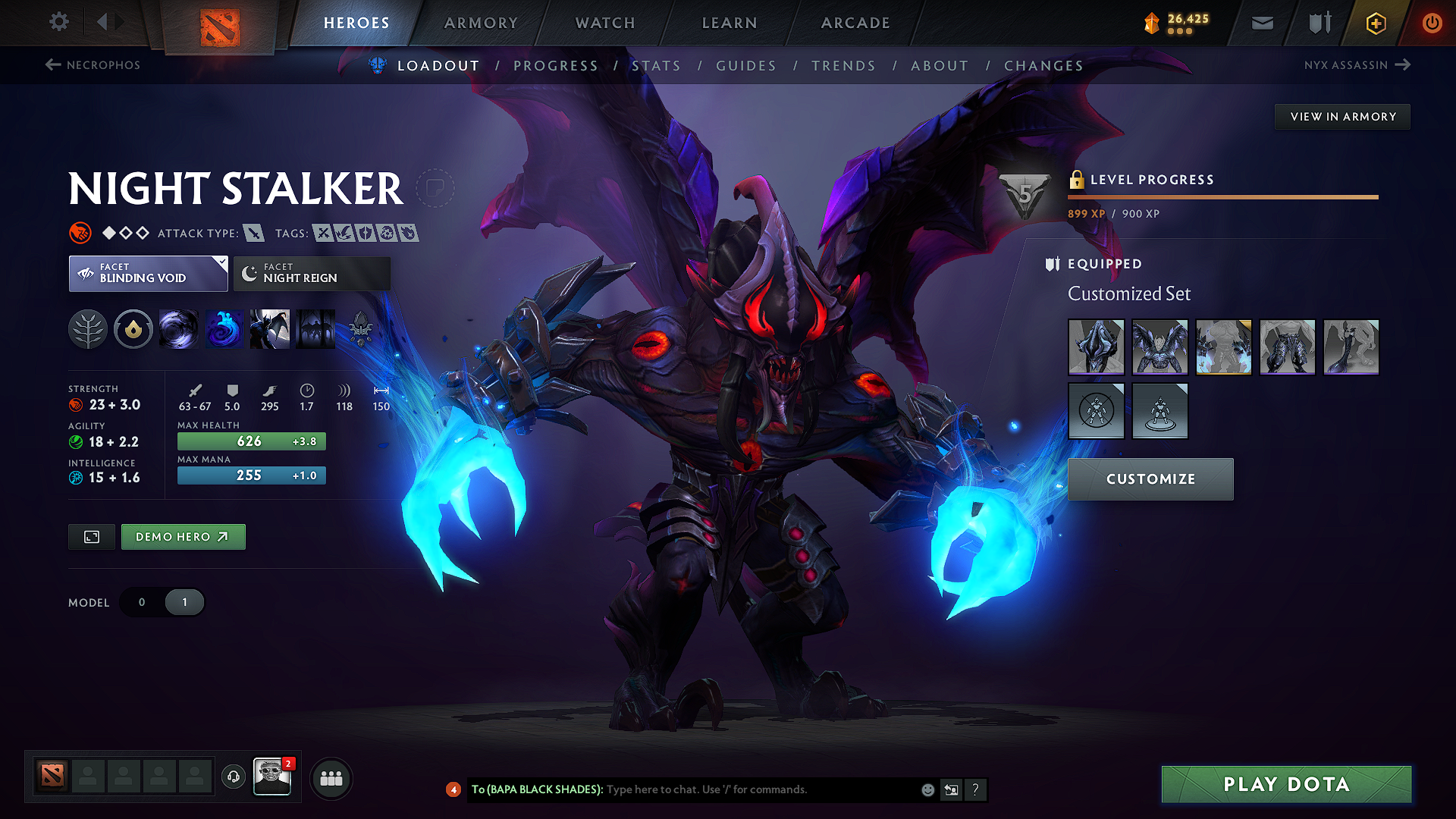Switch hero model to 0
The width and height of the screenshot is (1456, 819).
[x=141, y=601]
